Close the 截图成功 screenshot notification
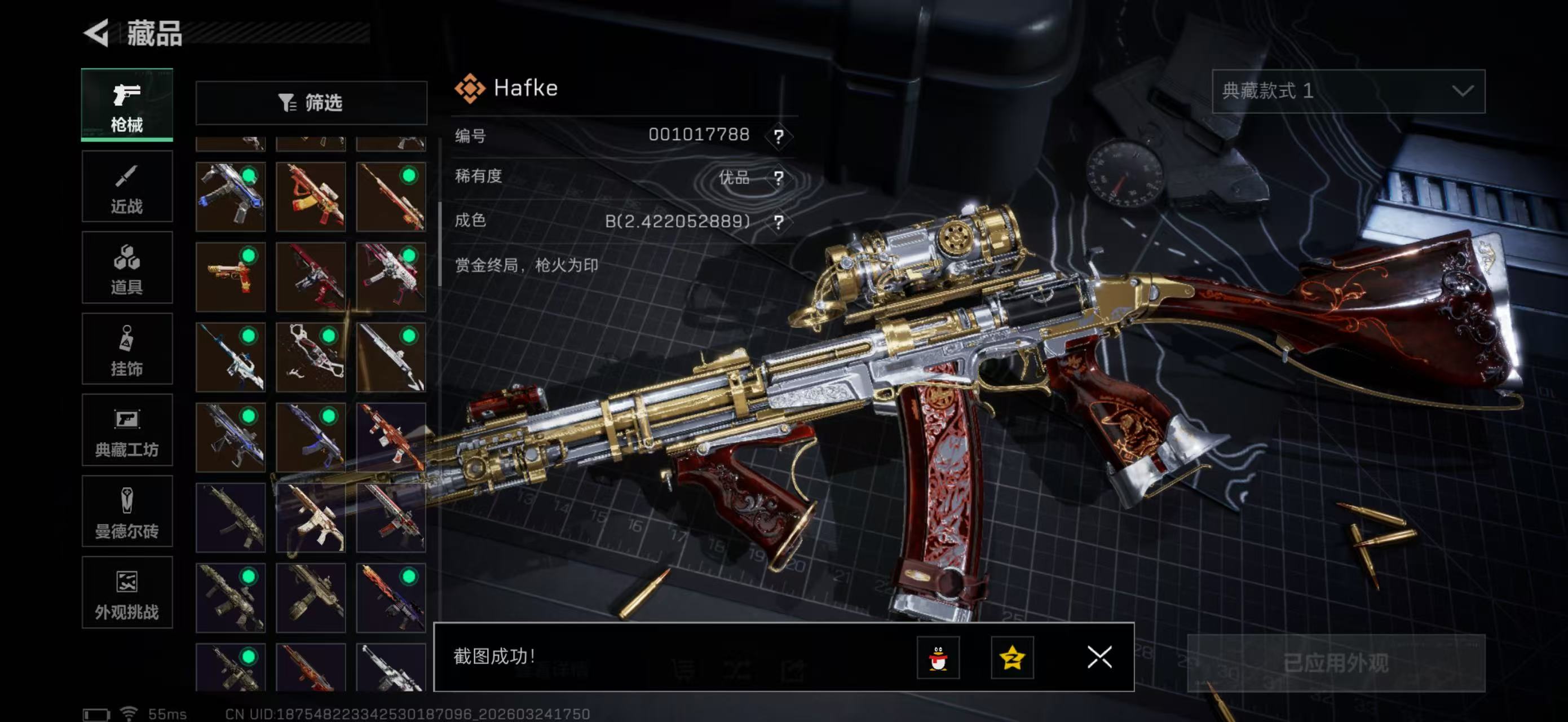This screenshot has width=1568, height=722. pyautogui.click(x=1099, y=658)
